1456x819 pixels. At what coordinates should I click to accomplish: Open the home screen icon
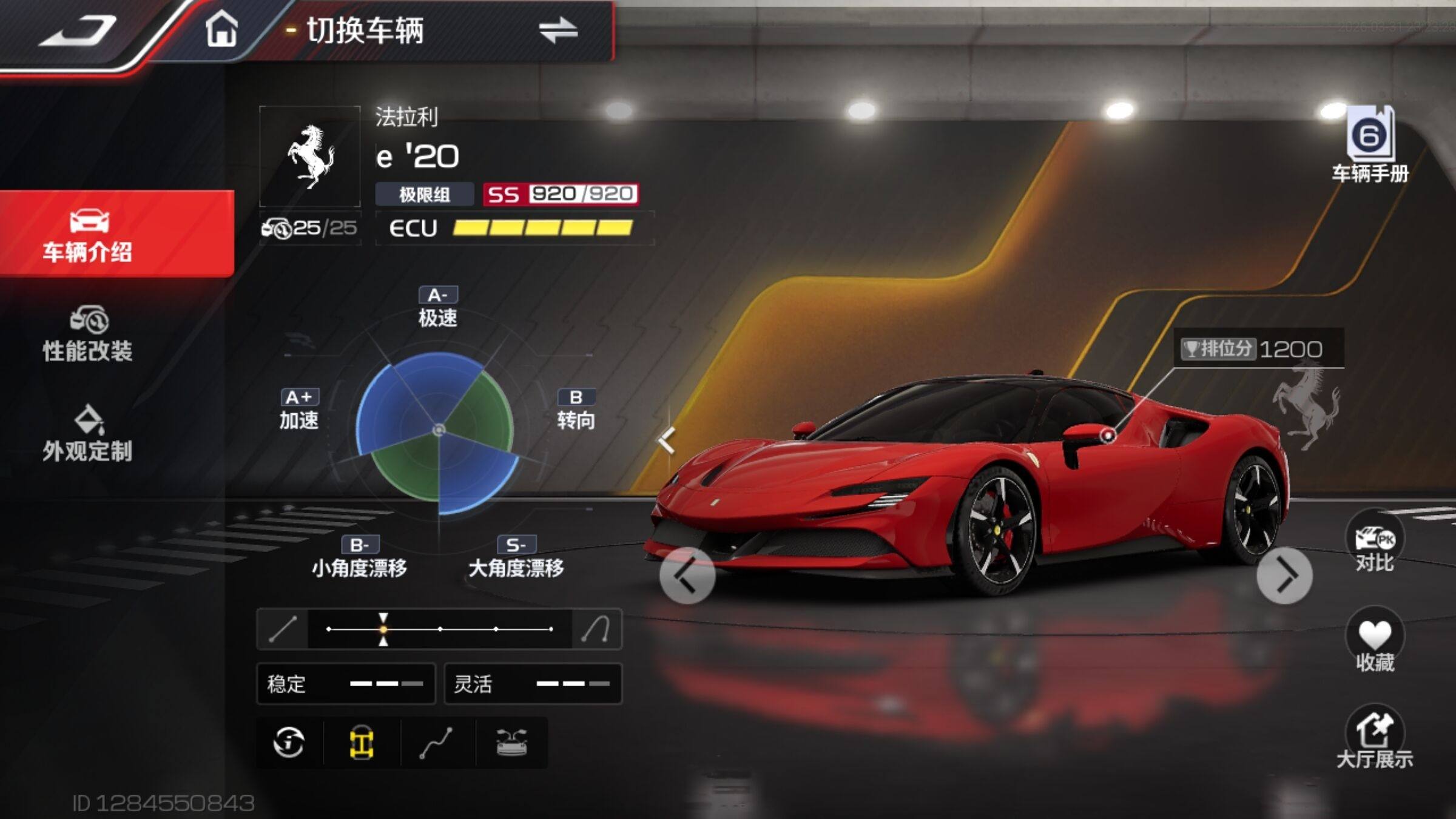[221, 29]
